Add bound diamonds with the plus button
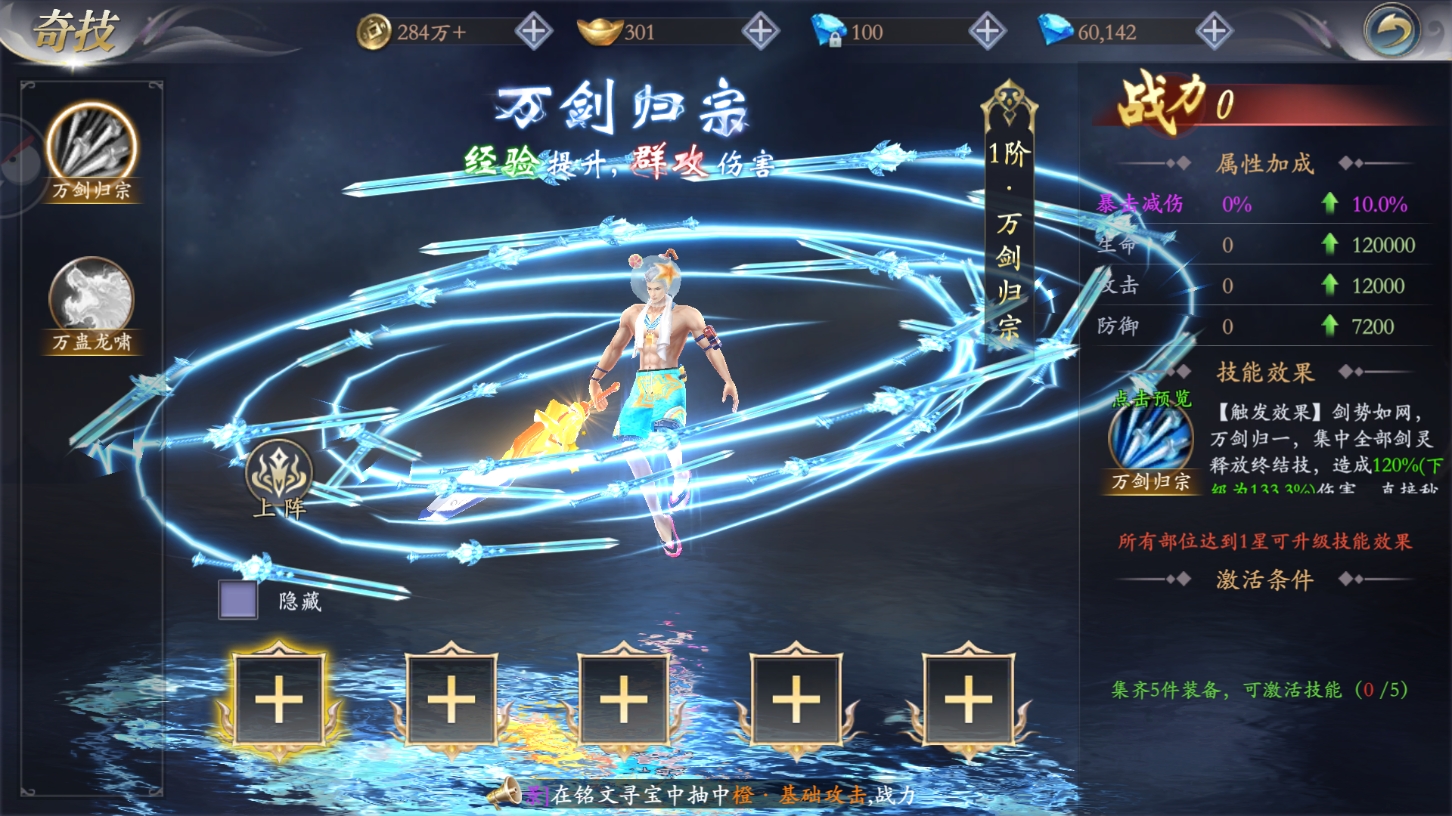This screenshot has height=816, width=1452. pos(987,31)
